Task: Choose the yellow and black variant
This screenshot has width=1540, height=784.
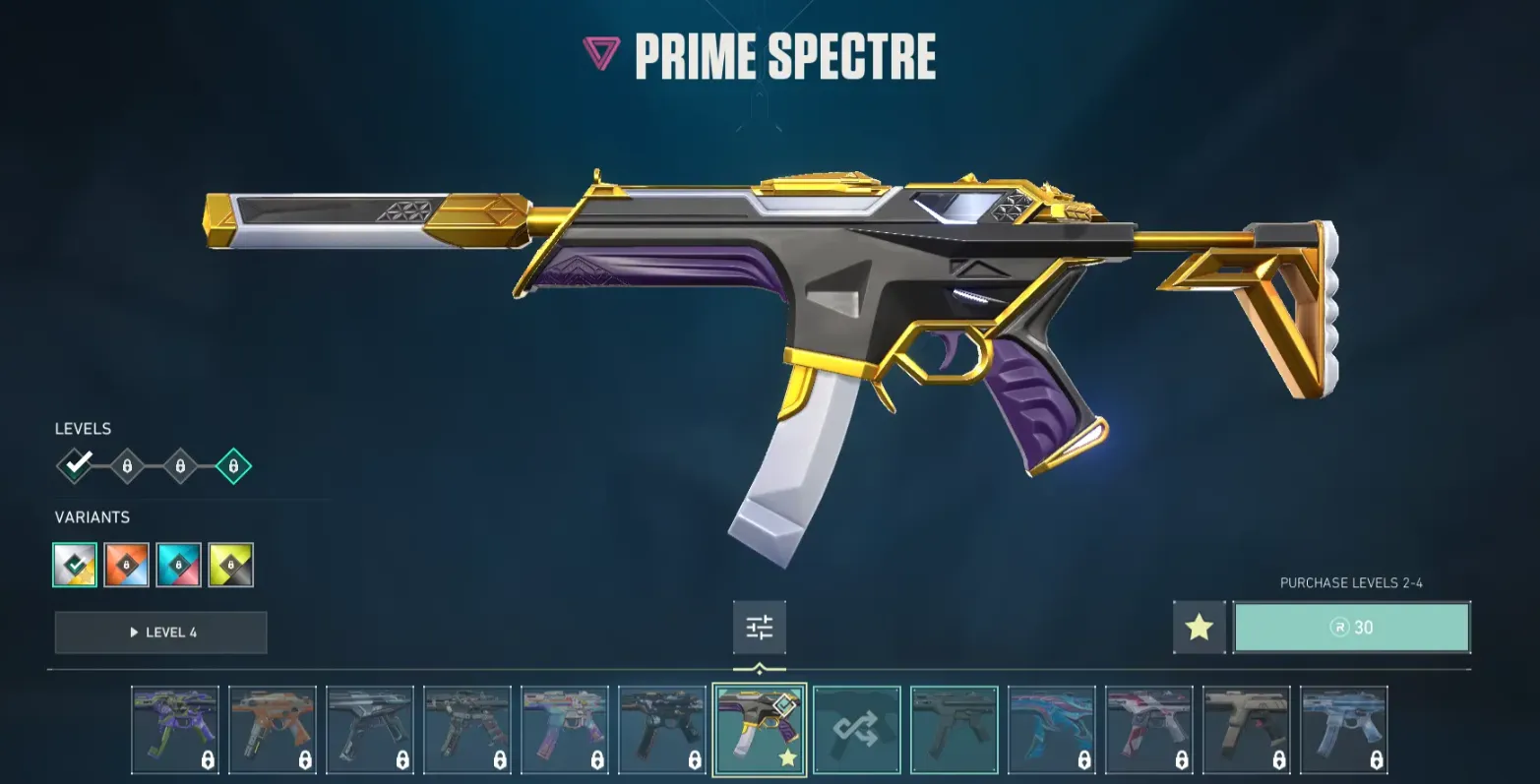Action: pos(231,565)
